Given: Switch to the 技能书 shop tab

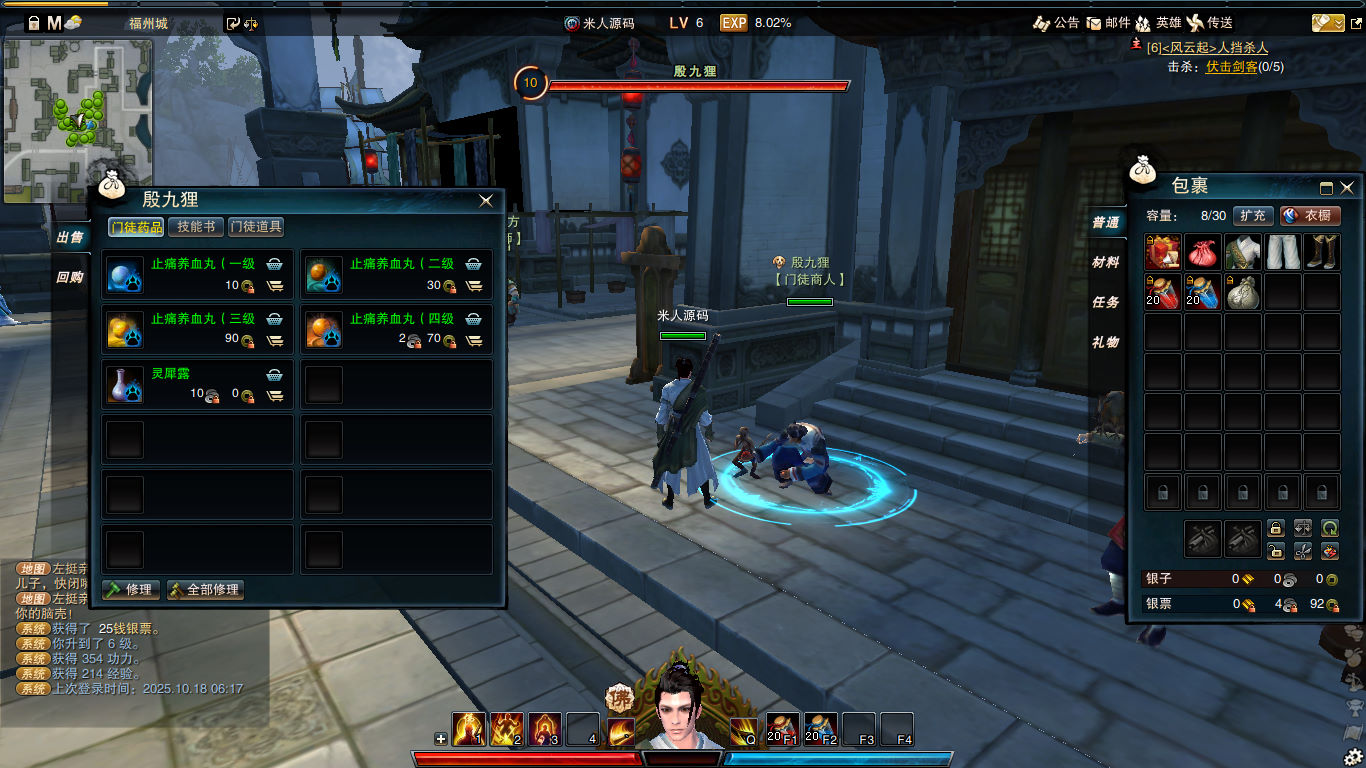Looking at the screenshot, I should (195, 227).
